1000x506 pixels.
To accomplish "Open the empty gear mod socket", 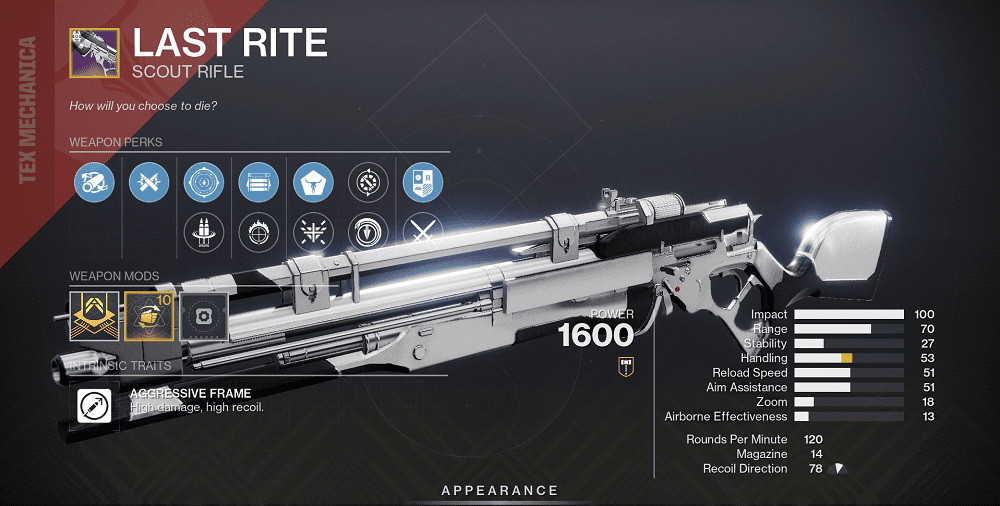I will pos(204,315).
